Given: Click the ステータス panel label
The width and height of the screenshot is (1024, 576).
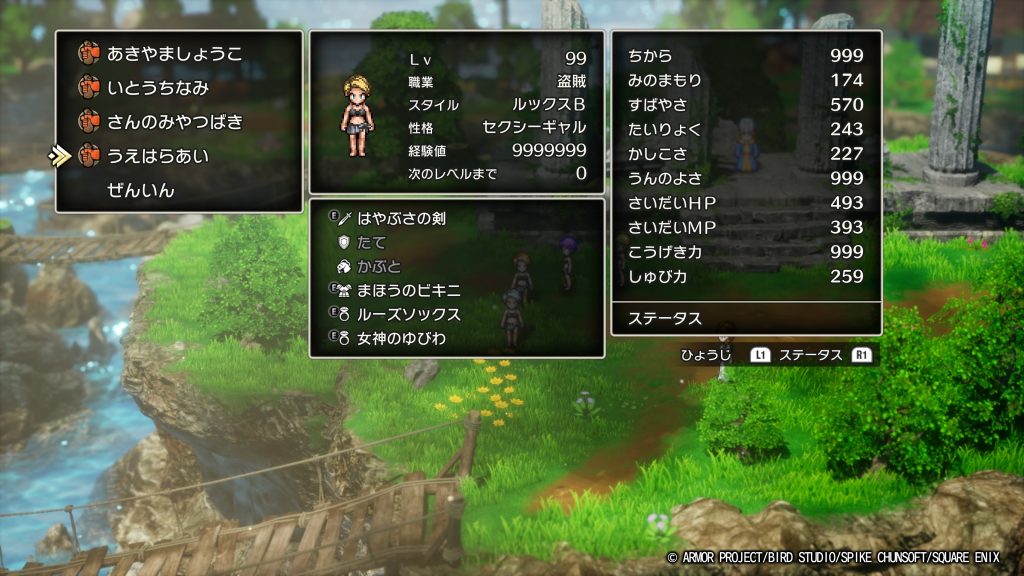Looking at the screenshot, I should 665,320.
